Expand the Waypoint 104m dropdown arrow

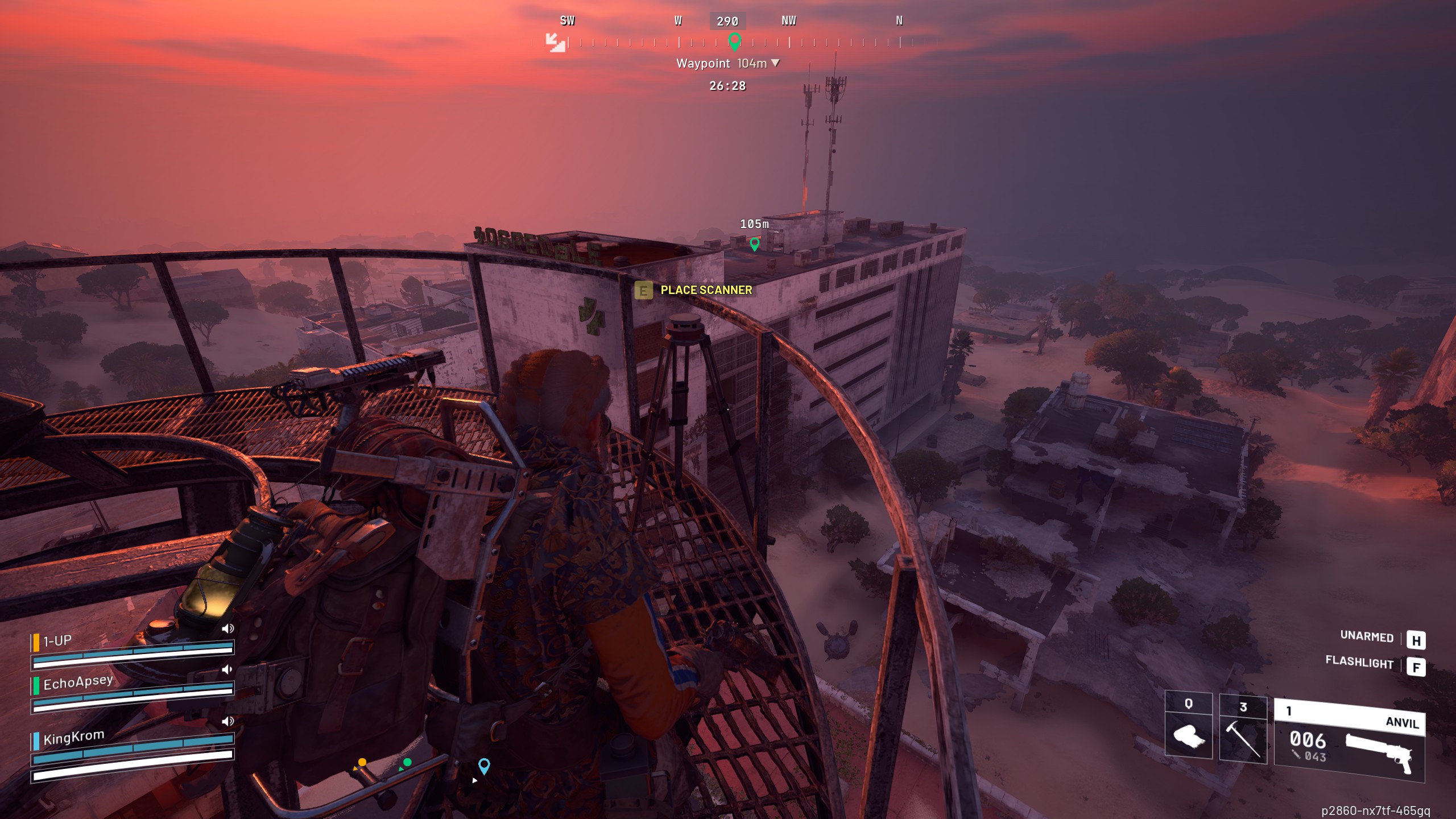tap(775, 63)
